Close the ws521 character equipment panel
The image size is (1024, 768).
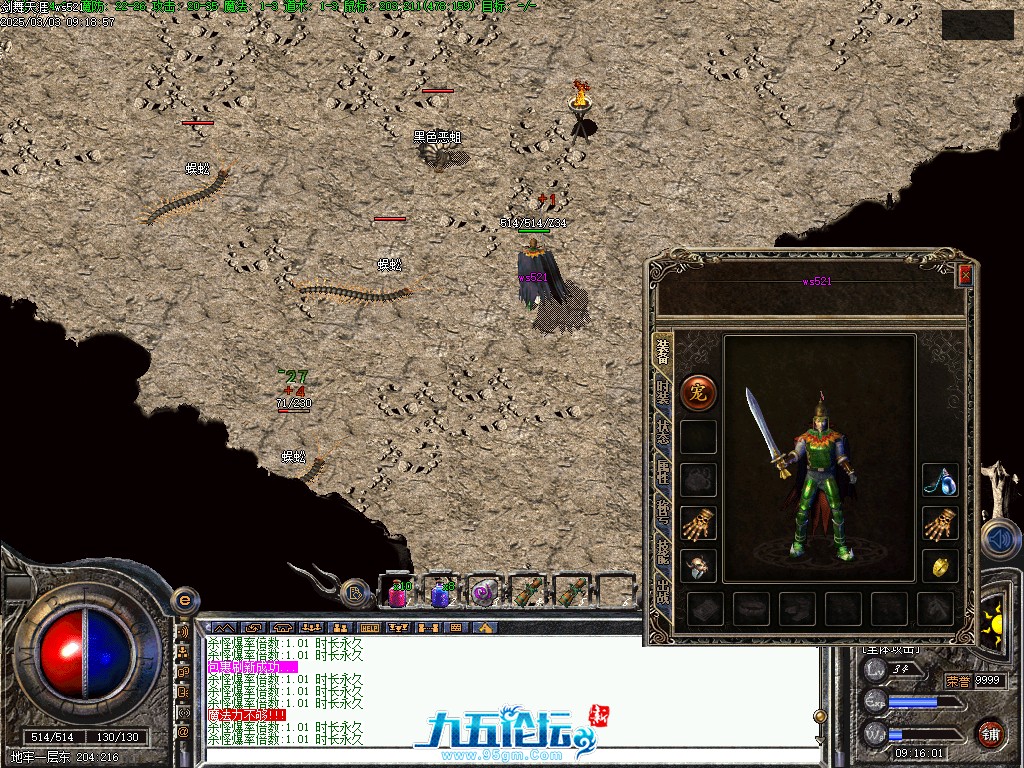[965, 275]
